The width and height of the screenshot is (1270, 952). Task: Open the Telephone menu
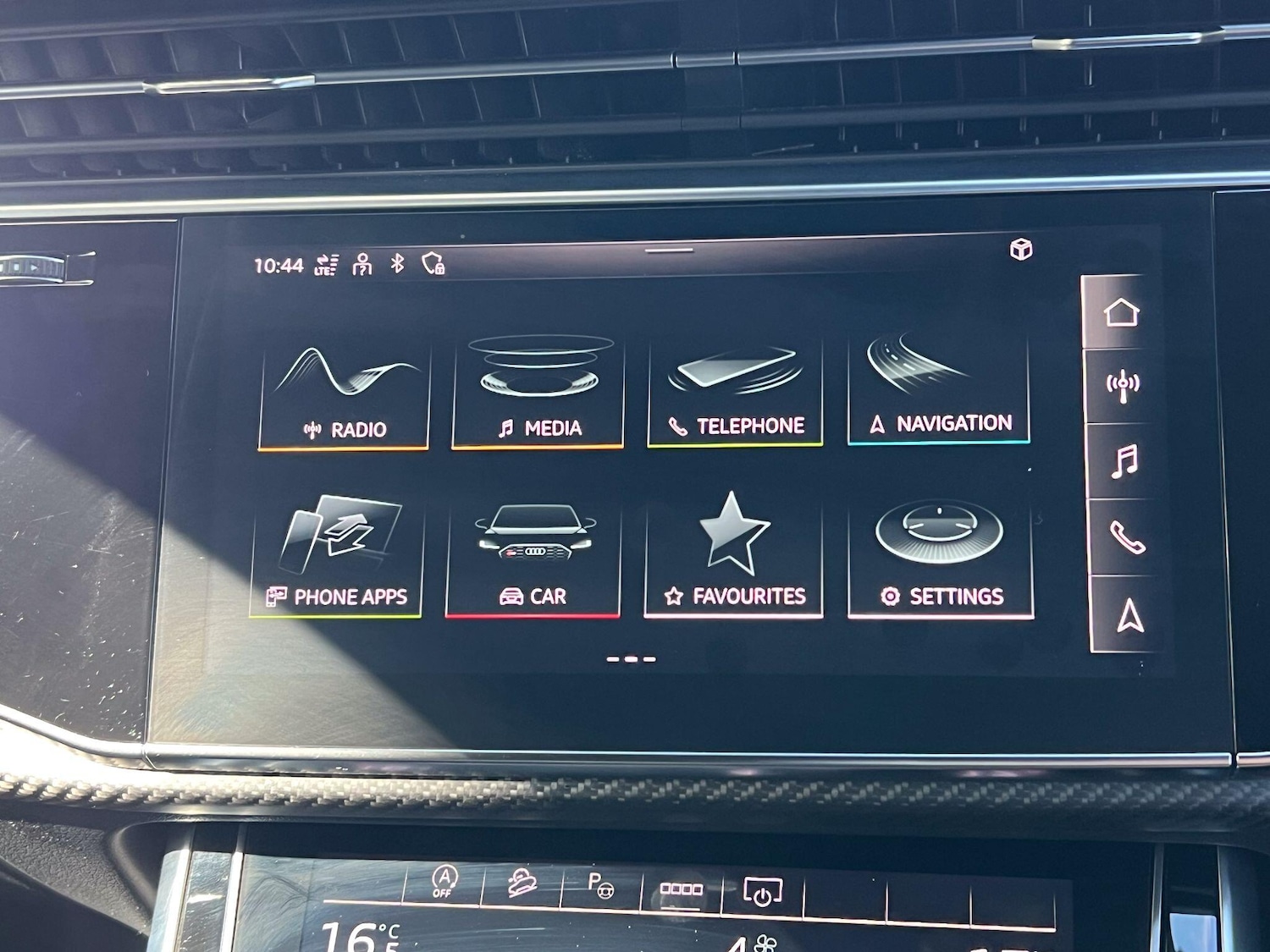pyautogui.click(x=735, y=391)
